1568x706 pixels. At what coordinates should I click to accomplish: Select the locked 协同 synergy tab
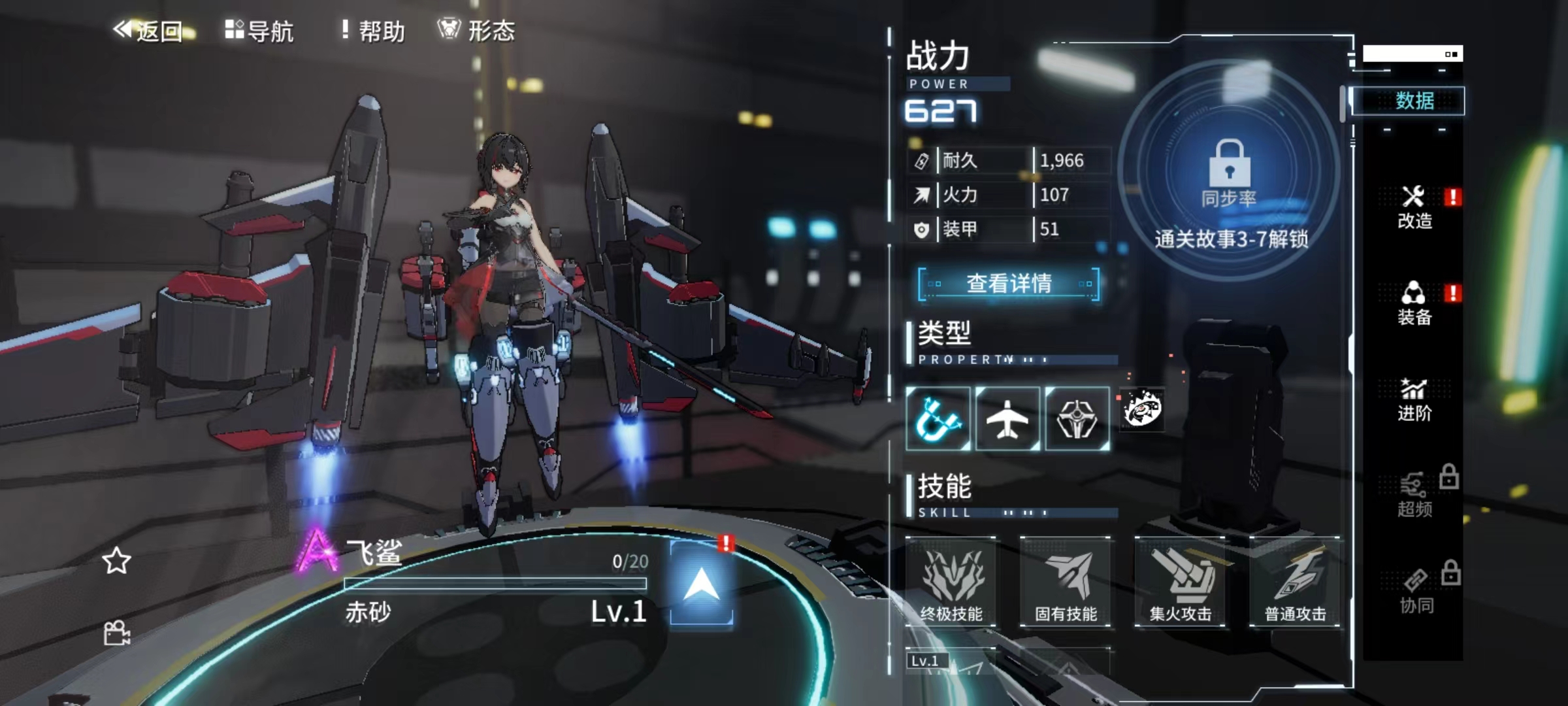[1415, 592]
